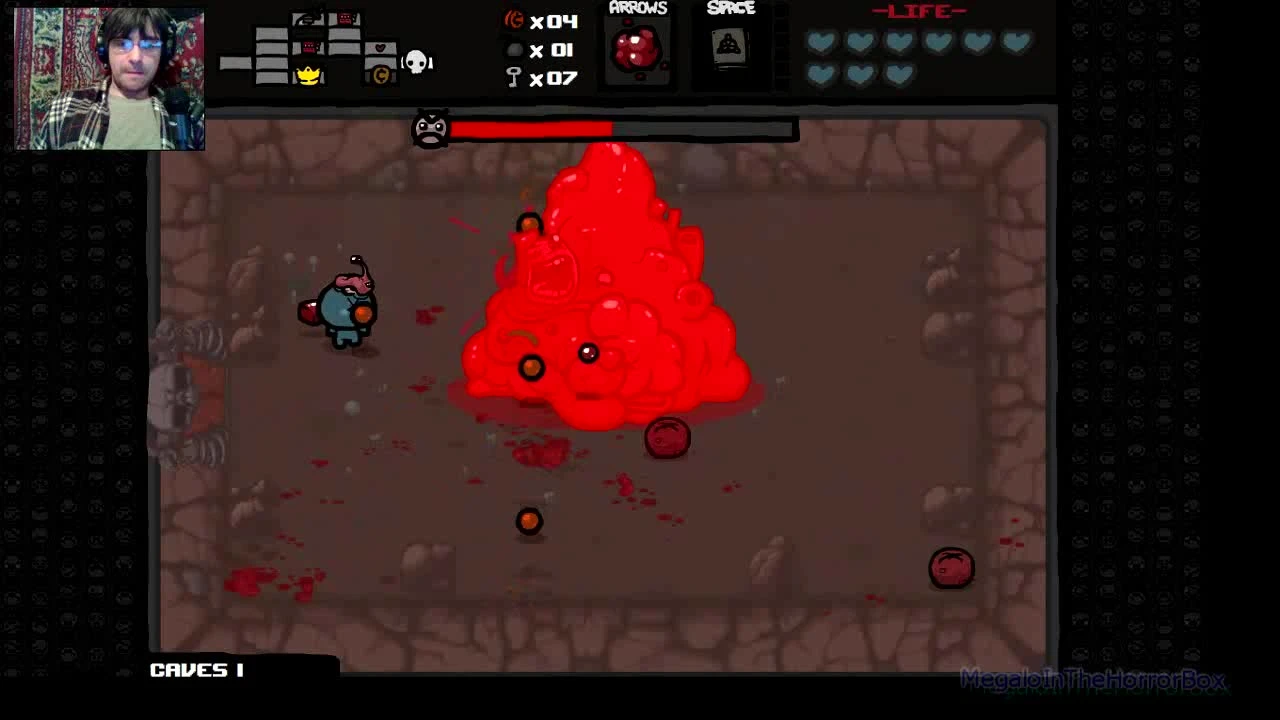Select the crown treasure room on the minimap
The width and height of the screenshot is (1280, 720).
point(308,76)
